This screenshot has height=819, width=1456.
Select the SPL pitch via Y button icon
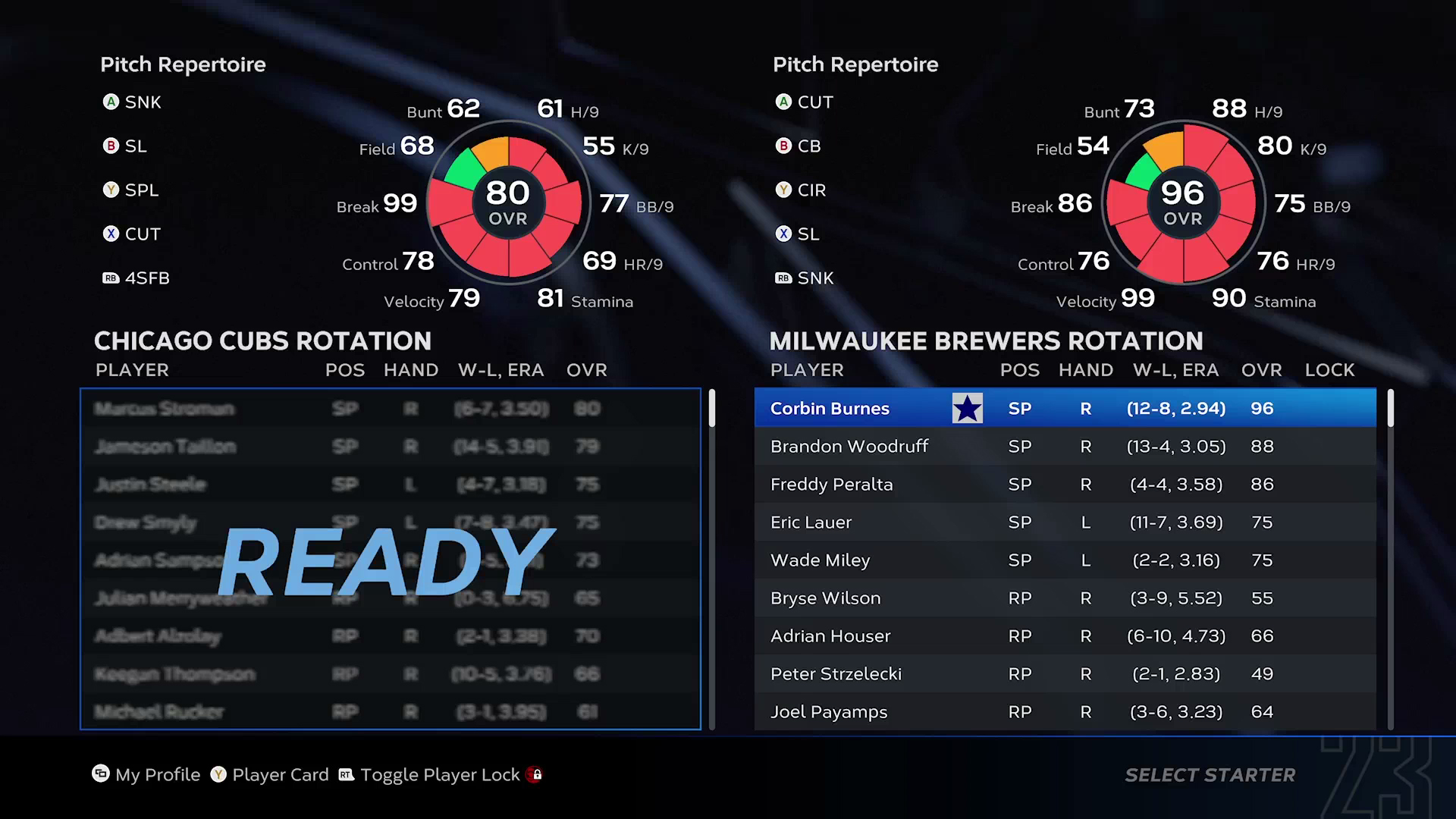111,190
